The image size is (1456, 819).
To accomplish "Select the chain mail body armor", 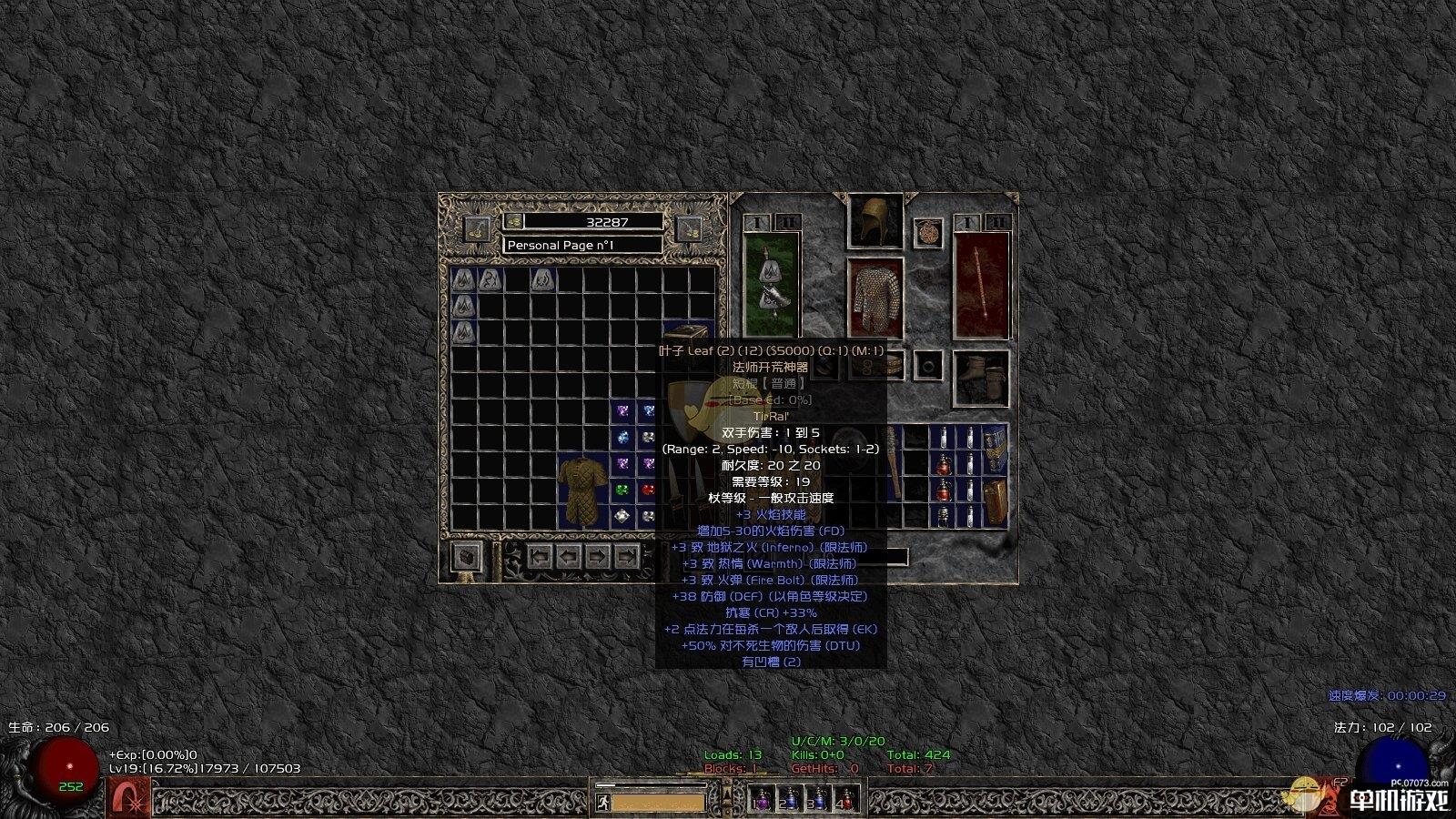I will (x=875, y=298).
